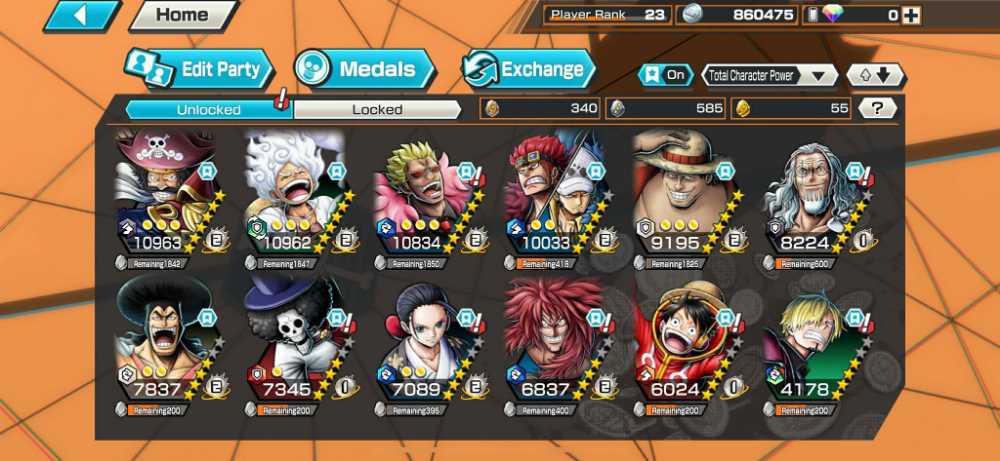The image size is (1000, 461).
Task: Return to the Home screen
Action: point(182,15)
